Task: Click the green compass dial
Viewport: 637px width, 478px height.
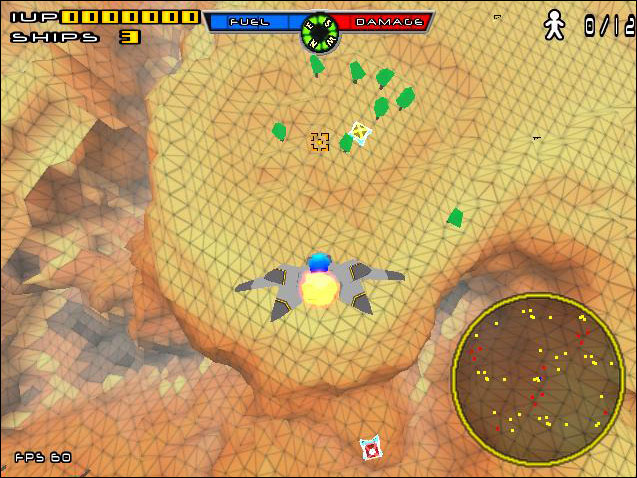Action: (319, 32)
